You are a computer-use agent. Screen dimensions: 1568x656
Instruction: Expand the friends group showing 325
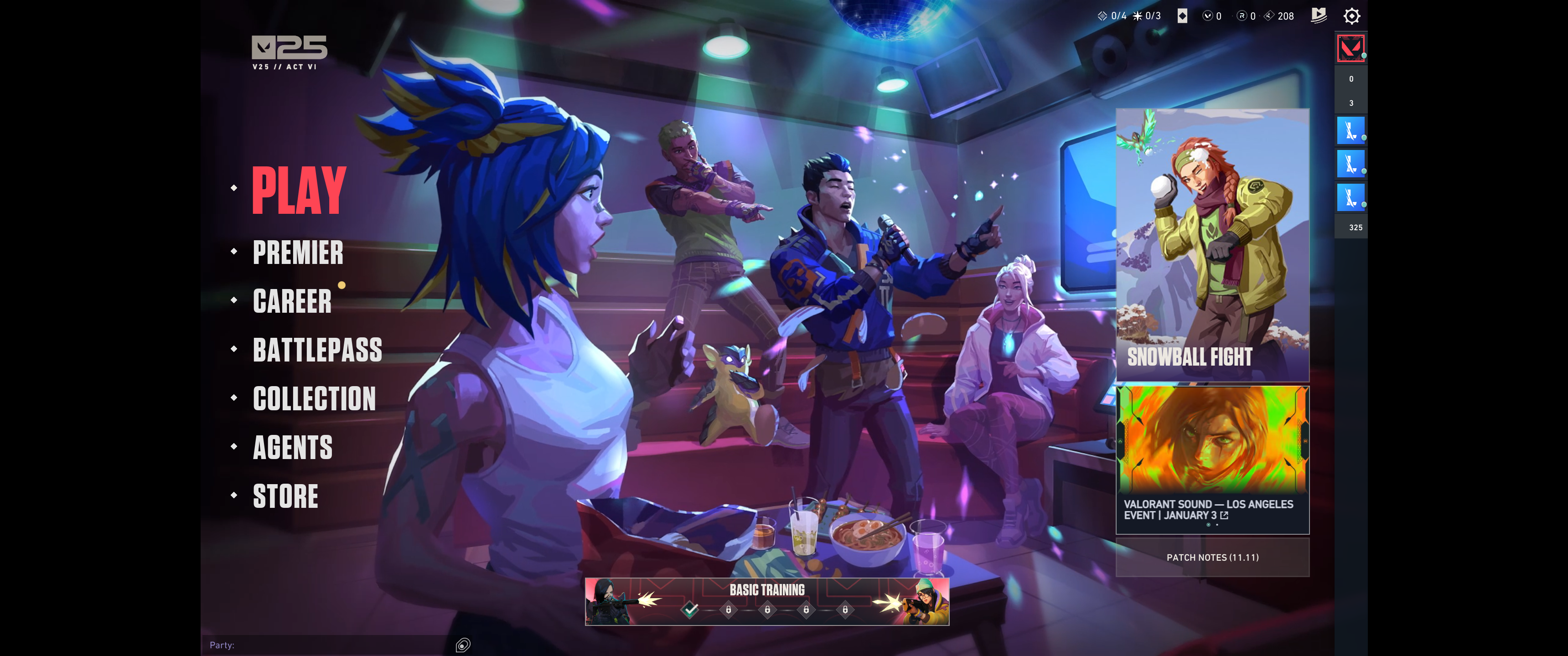pos(1351,227)
